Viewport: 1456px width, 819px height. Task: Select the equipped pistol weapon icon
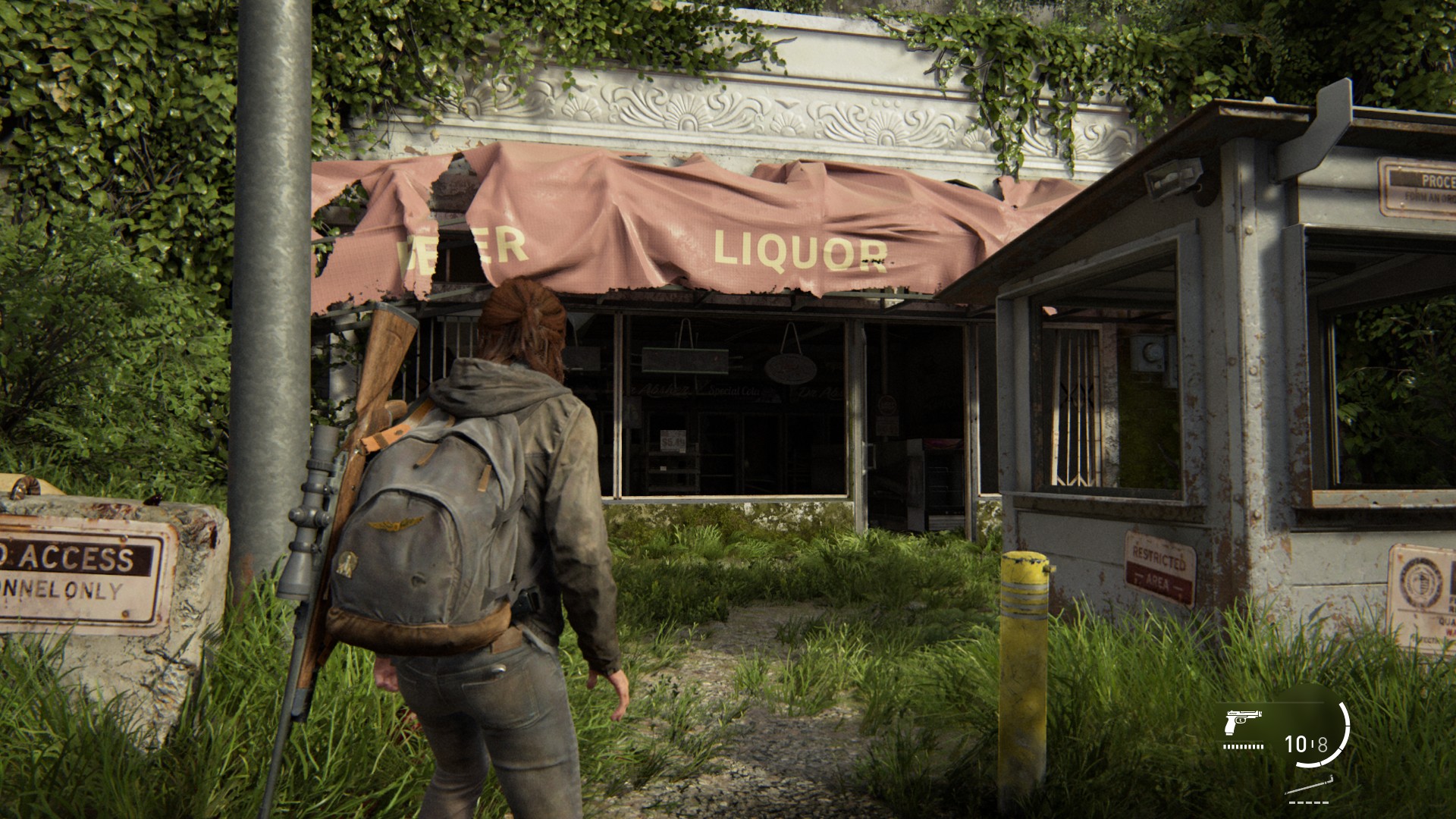point(1242,722)
